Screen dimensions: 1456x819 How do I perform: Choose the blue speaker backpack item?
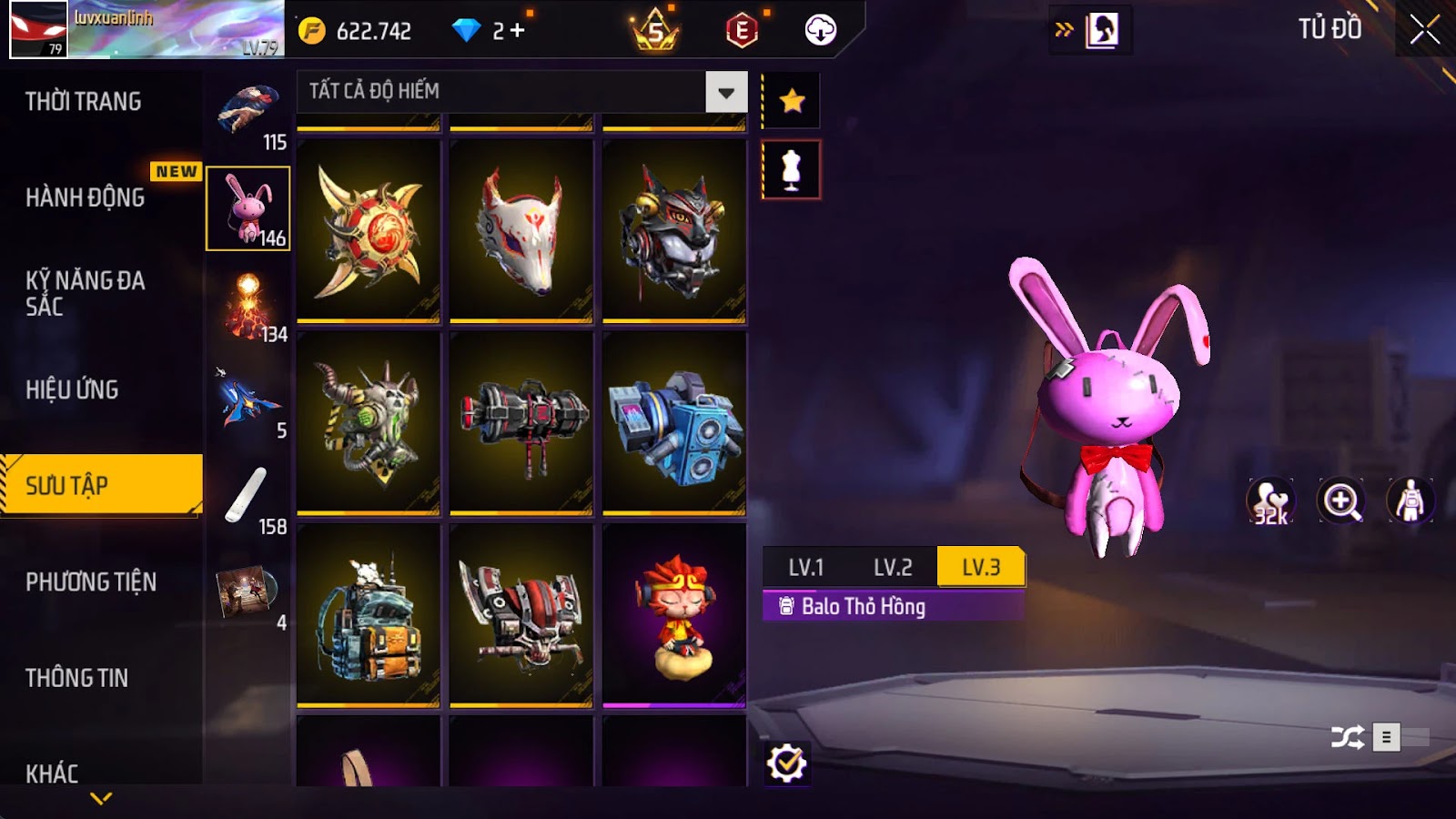click(674, 423)
